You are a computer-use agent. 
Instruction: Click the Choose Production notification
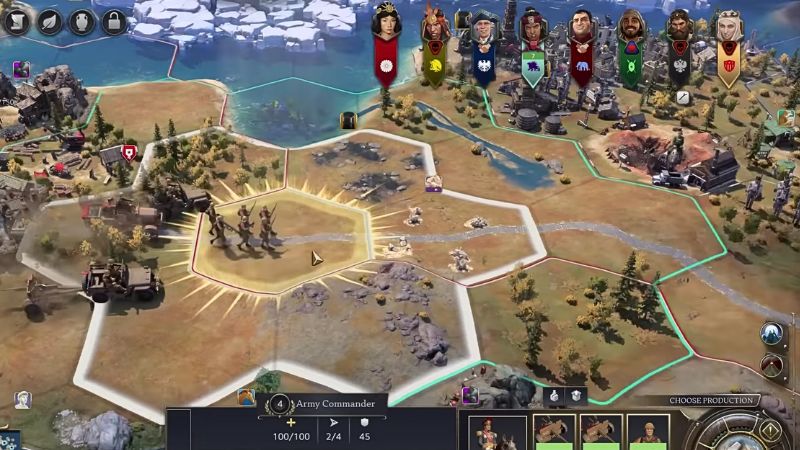tap(712, 401)
